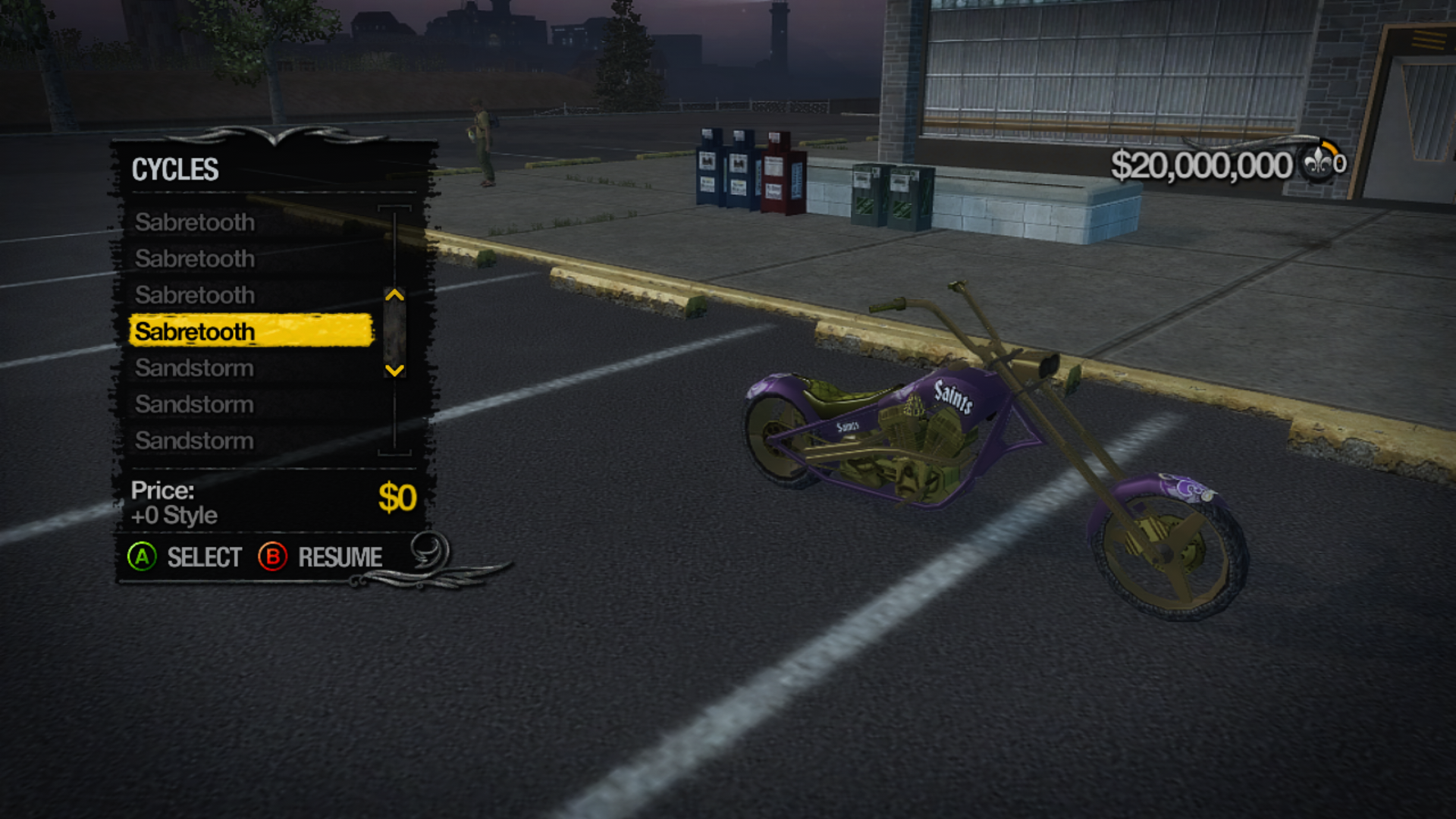This screenshot has height=819, width=1456.
Task: Click the yellow down arrow on the list
Action: click(x=394, y=370)
